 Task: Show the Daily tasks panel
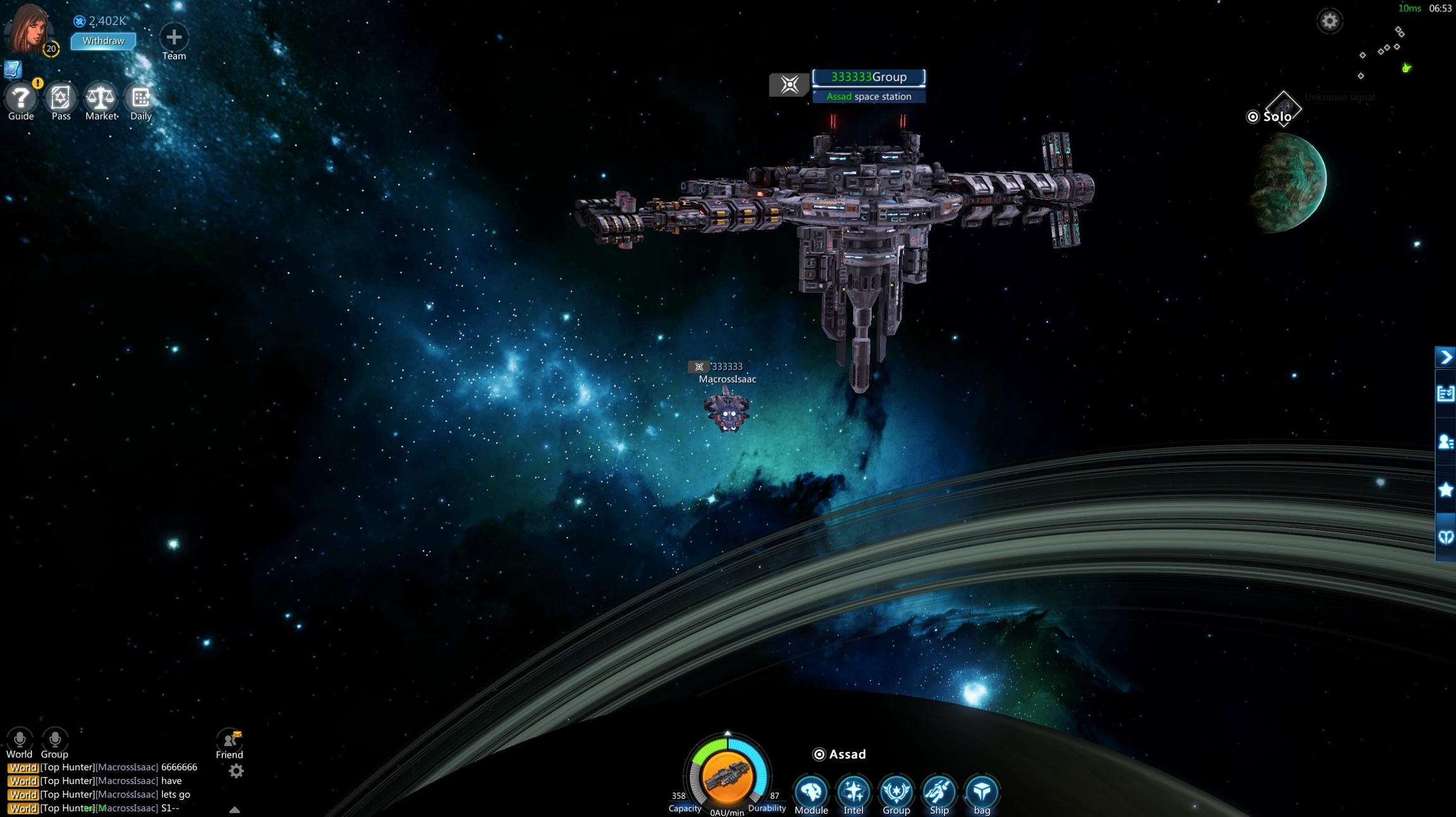[140, 98]
